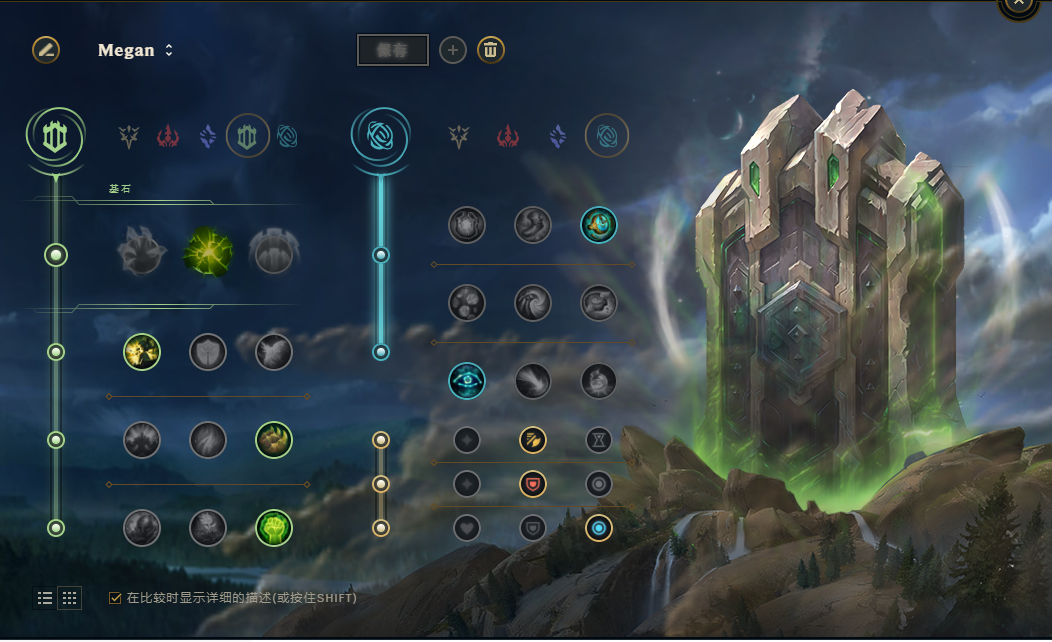This screenshot has width=1052, height=642.
Task: Select the Approach Velocity rune
Action: pyautogui.click(x=533, y=381)
